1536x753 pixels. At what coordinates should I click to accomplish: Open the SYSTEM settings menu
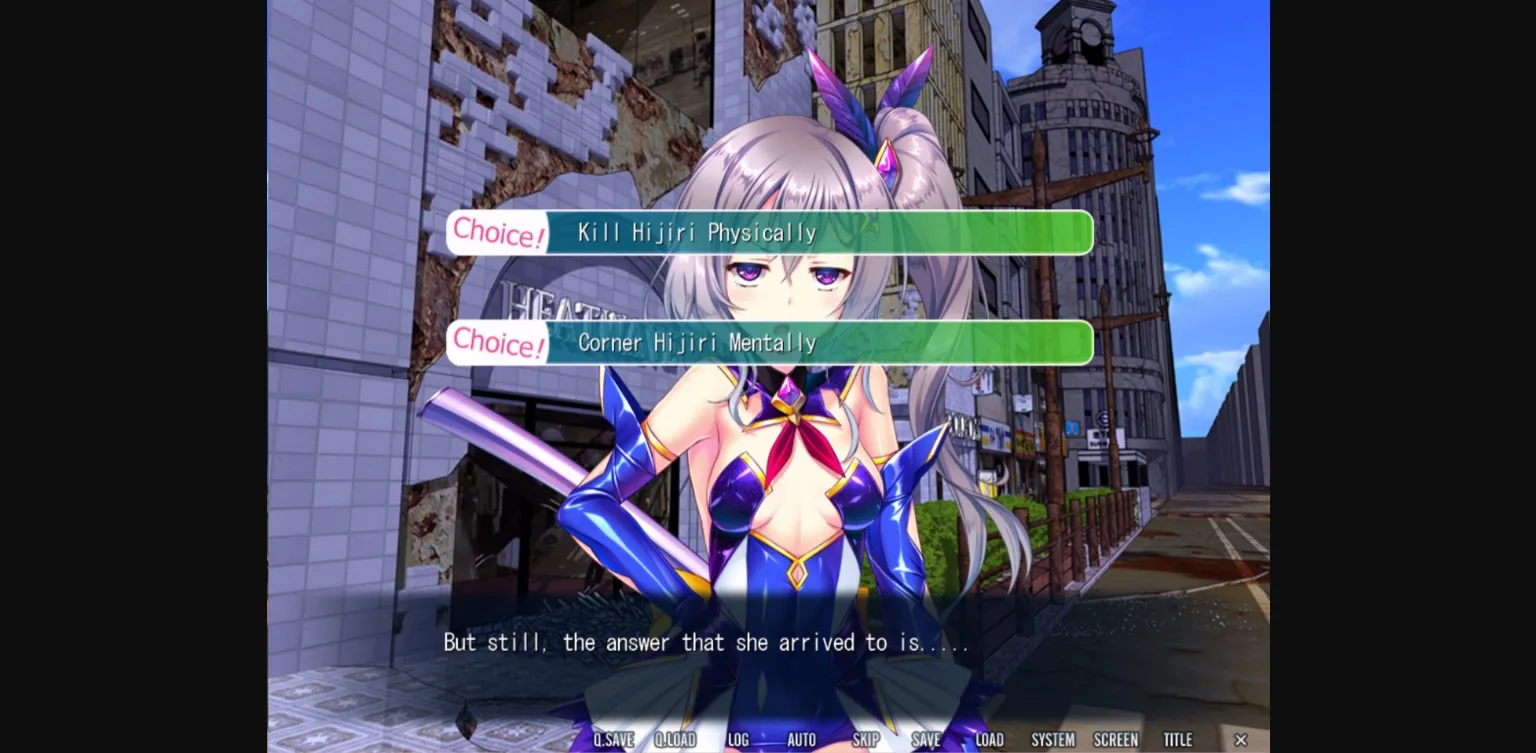pos(1052,740)
